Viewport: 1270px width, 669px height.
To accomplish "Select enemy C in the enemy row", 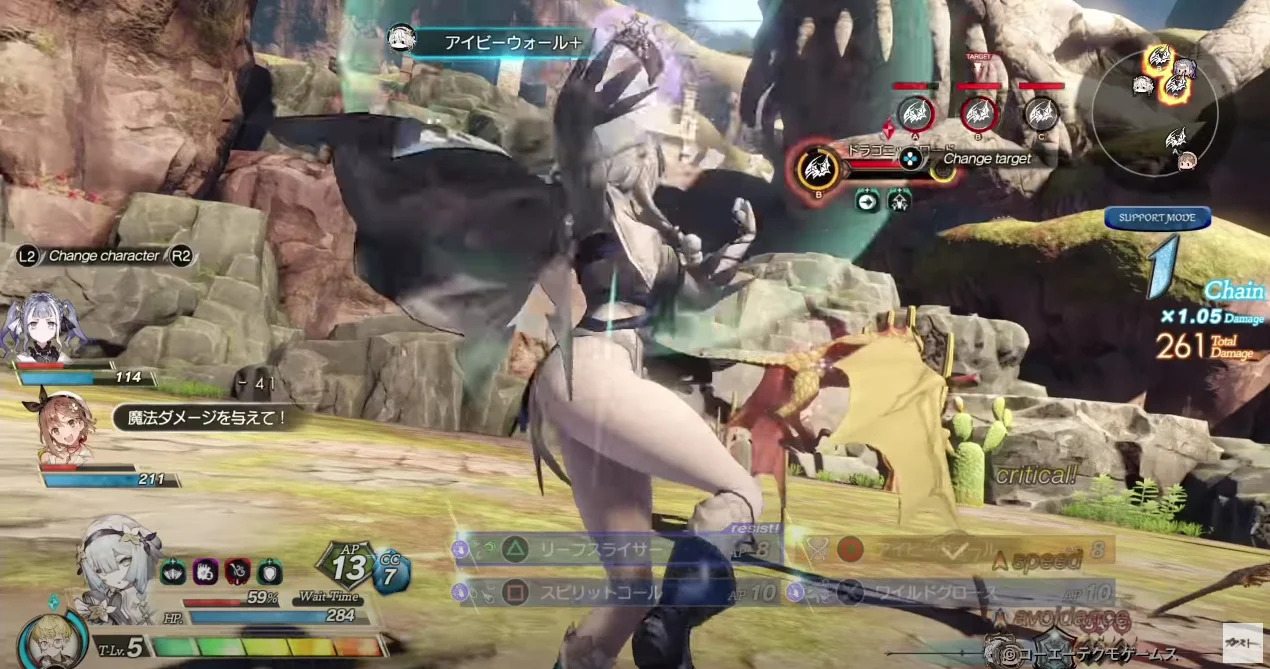I will 1041,113.
